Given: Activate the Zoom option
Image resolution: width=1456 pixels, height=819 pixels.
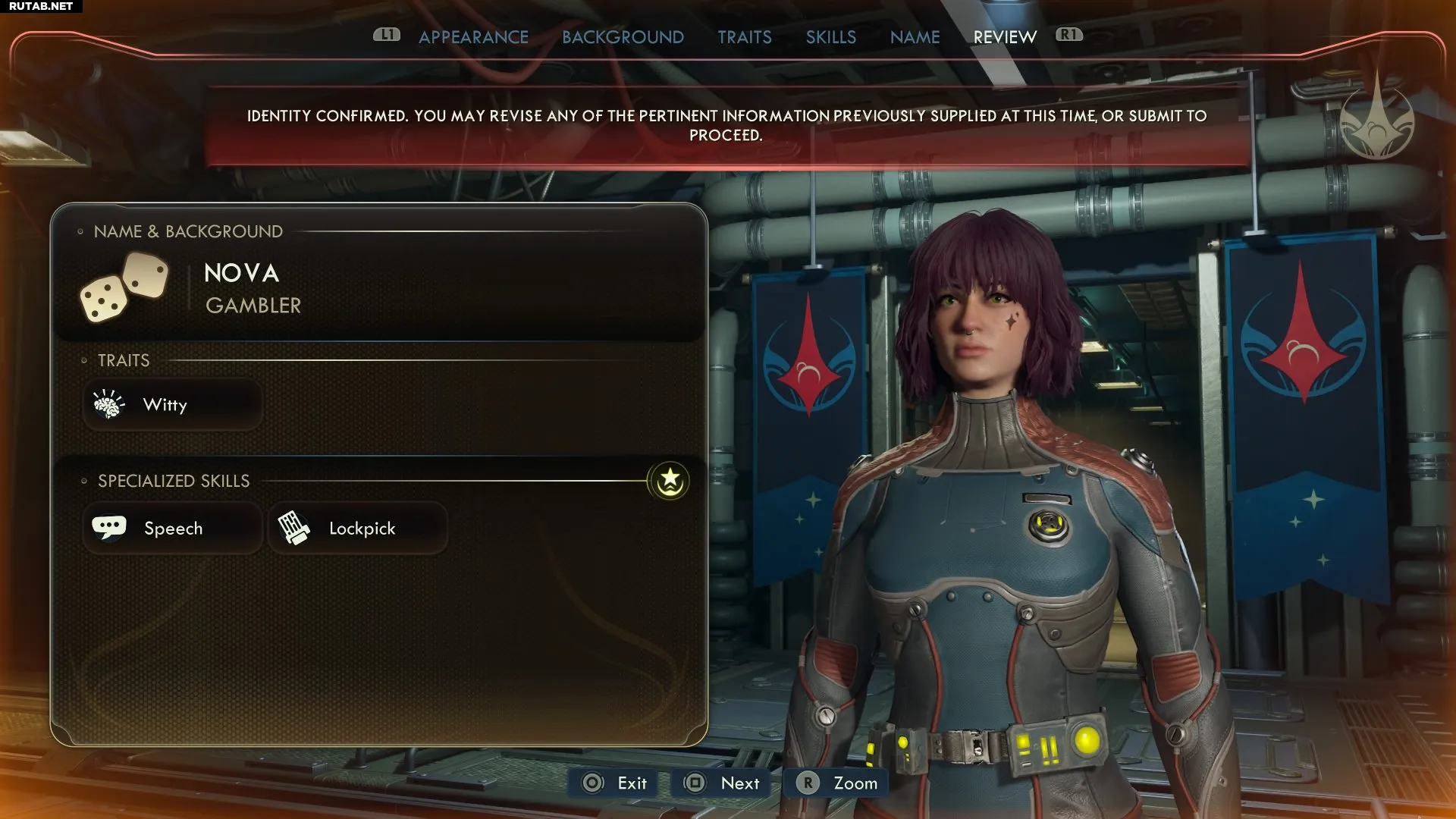Looking at the screenshot, I should (x=838, y=783).
